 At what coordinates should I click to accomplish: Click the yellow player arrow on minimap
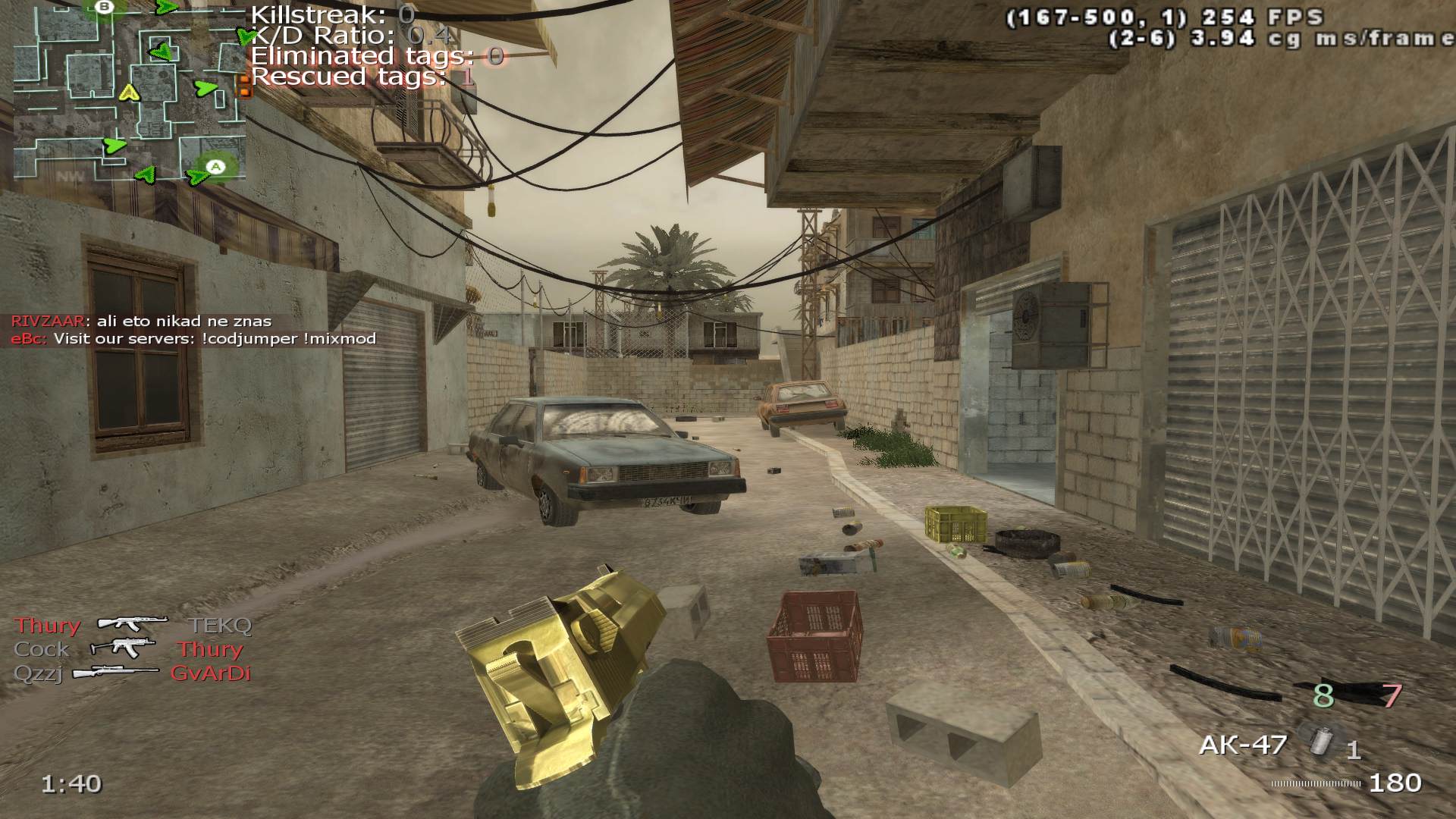point(130,93)
